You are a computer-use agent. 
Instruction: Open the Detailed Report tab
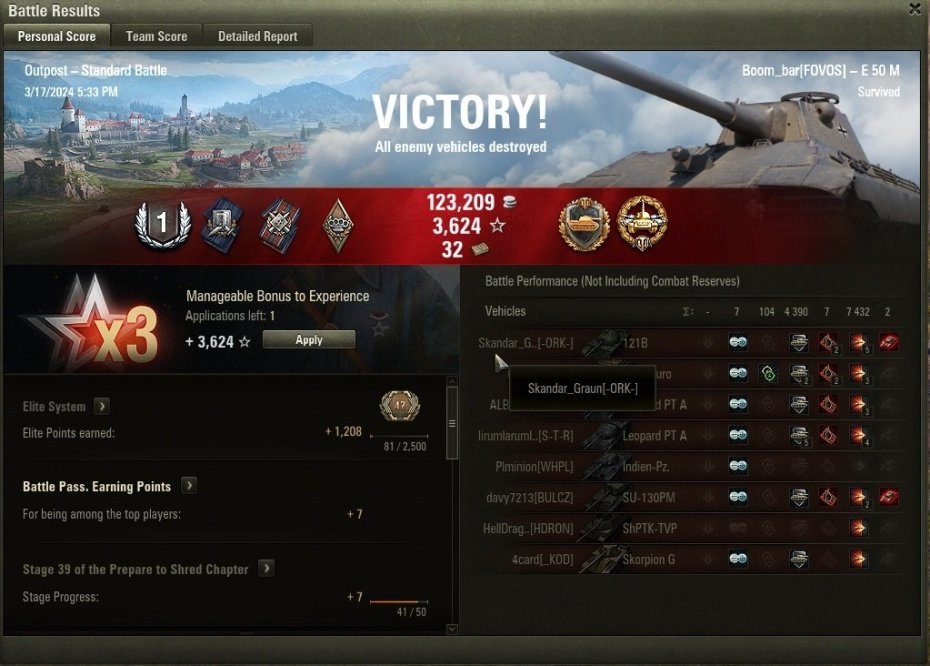coord(257,36)
